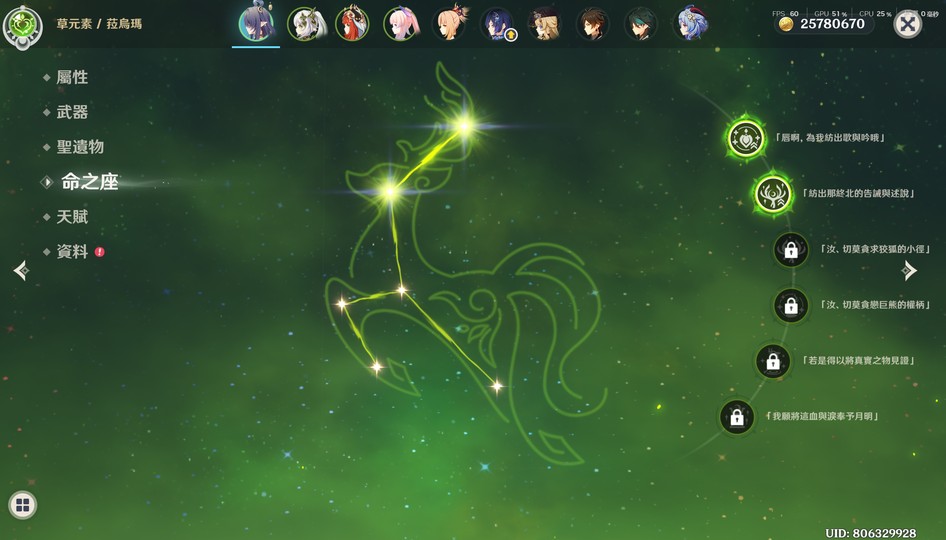The image size is (946, 540).
Task: Select the 命之座 constellation entry
Action: pos(89,182)
